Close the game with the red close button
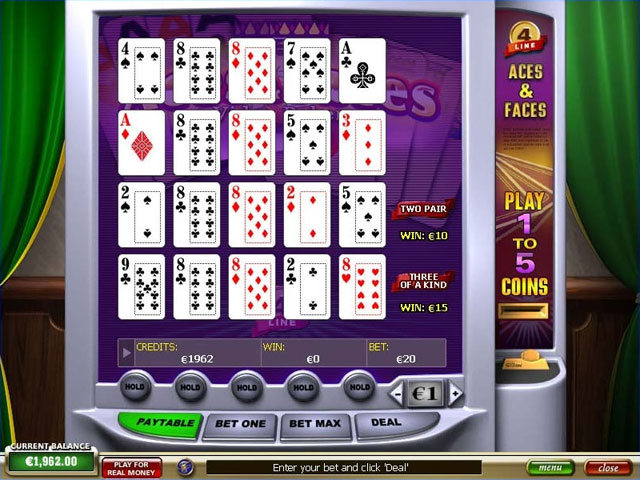The width and height of the screenshot is (640, 480). [607, 467]
